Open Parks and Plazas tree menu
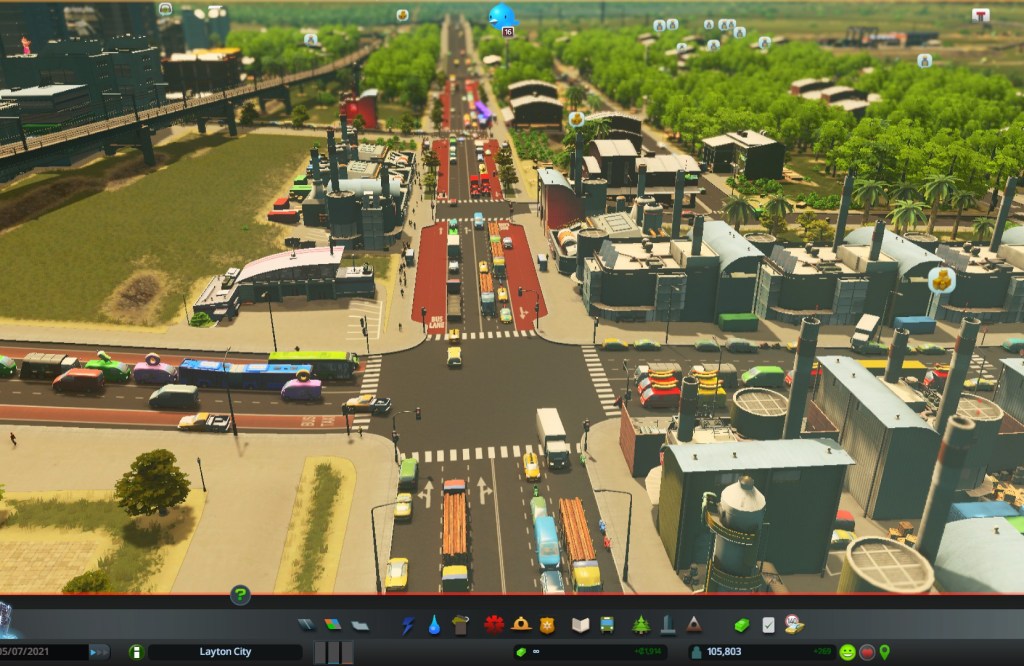 coord(641,625)
